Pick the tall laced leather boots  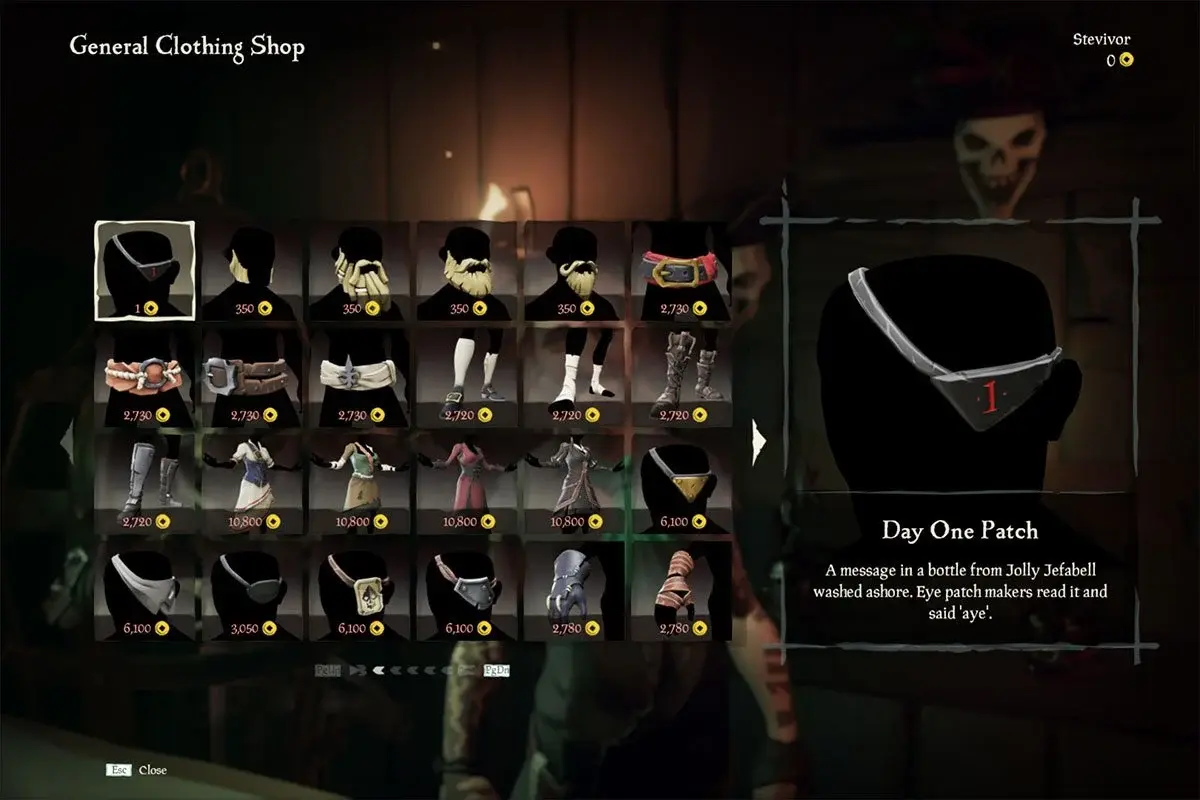tap(682, 377)
